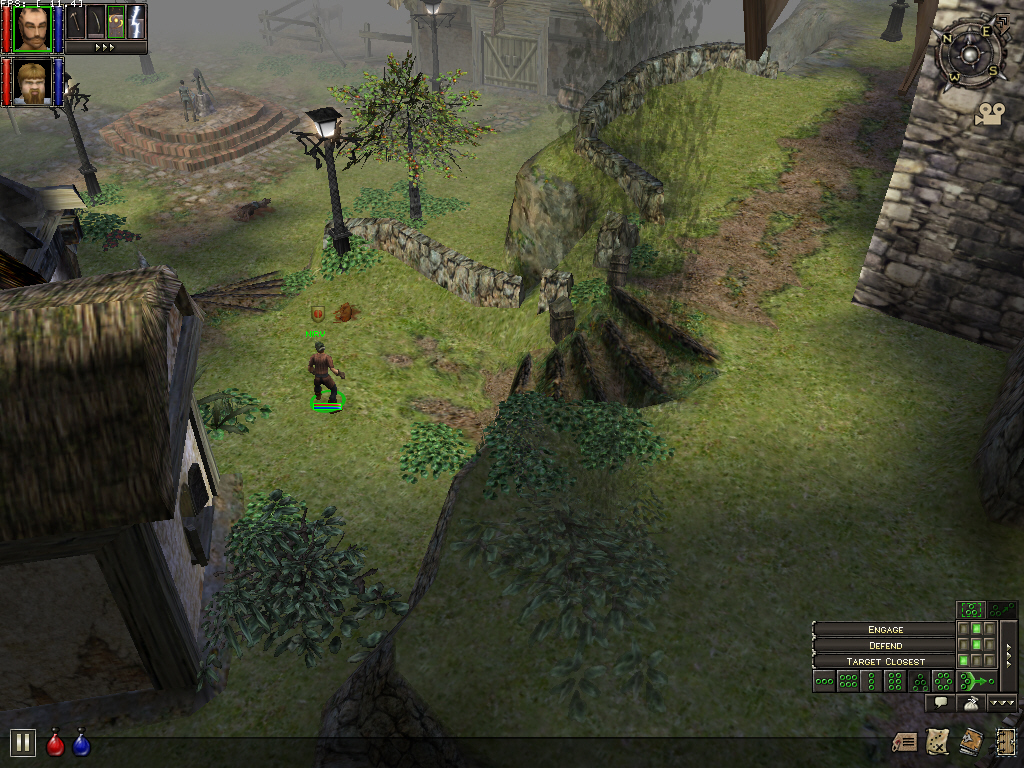This screenshot has width=1024, height=768.
Task: Choose the pickaxe melee weapon slot
Action: [x=77, y=20]
